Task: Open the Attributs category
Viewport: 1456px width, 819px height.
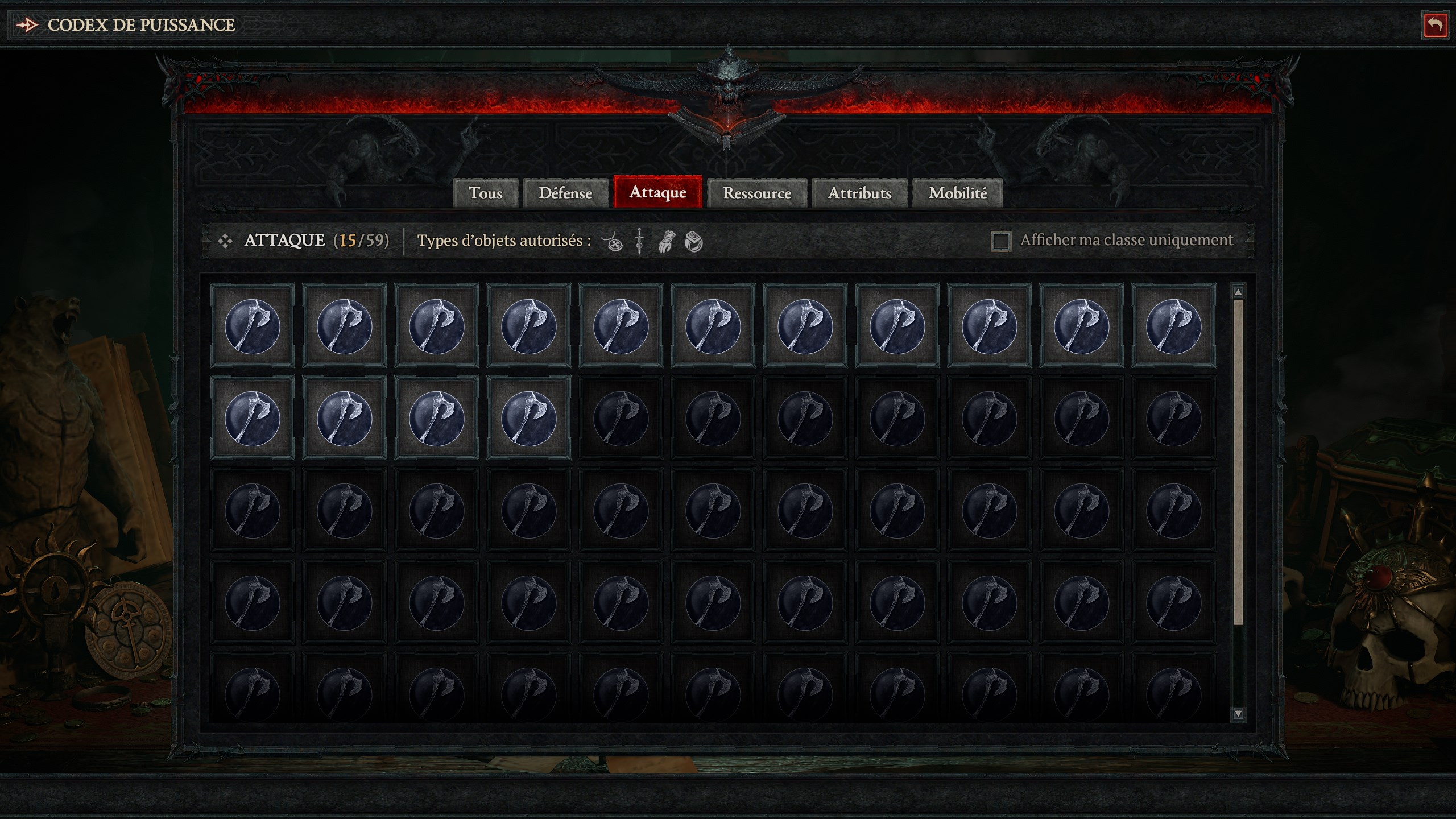Action: (859, 193)
